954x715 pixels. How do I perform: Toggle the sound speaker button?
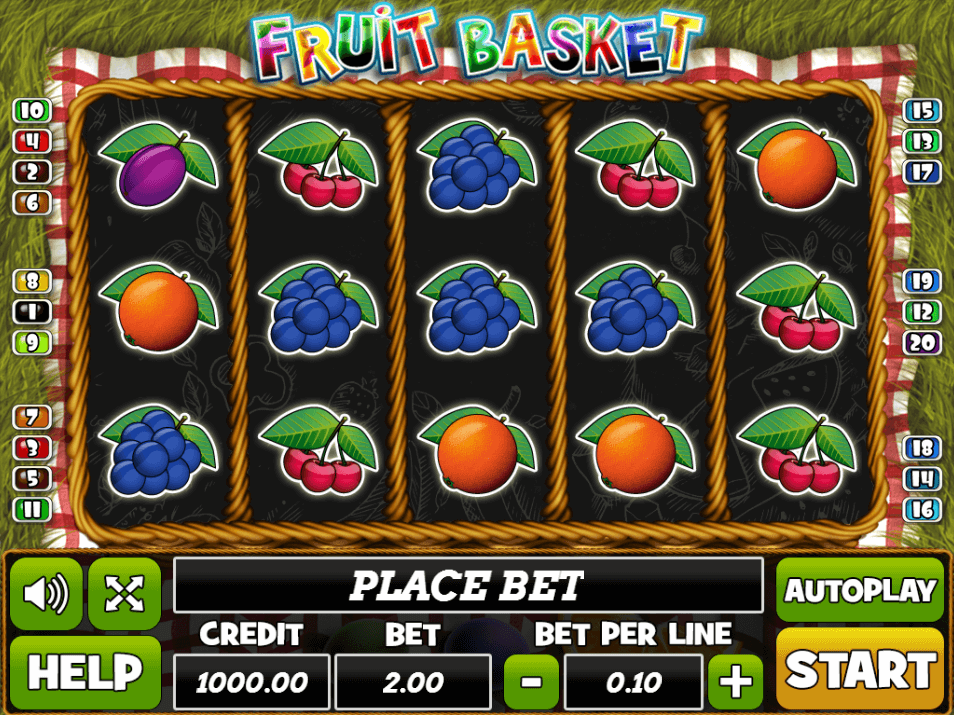tap(46, 594)
